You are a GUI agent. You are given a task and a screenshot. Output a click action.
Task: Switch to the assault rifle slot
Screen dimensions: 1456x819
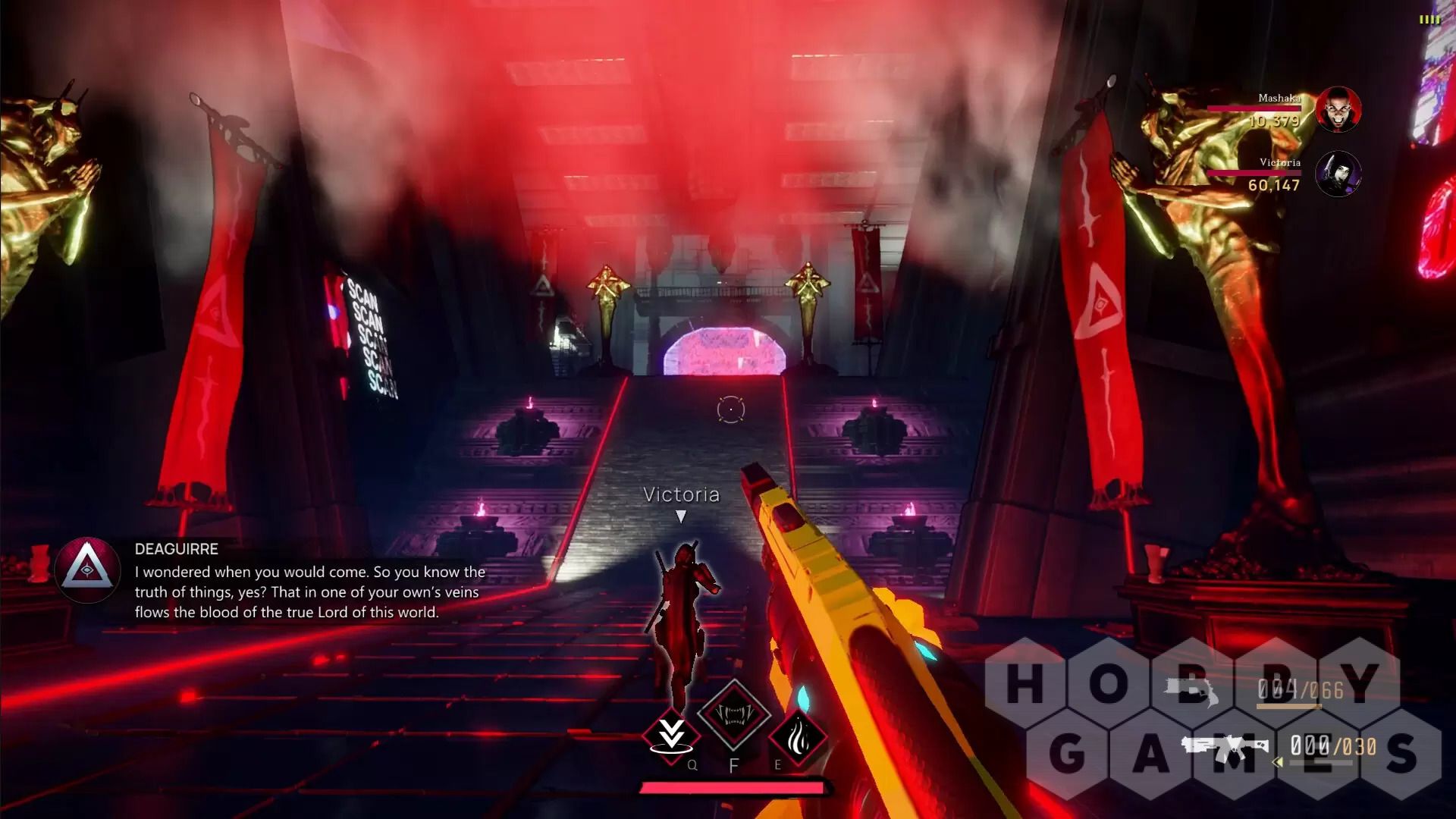(x=1224, y=748)
